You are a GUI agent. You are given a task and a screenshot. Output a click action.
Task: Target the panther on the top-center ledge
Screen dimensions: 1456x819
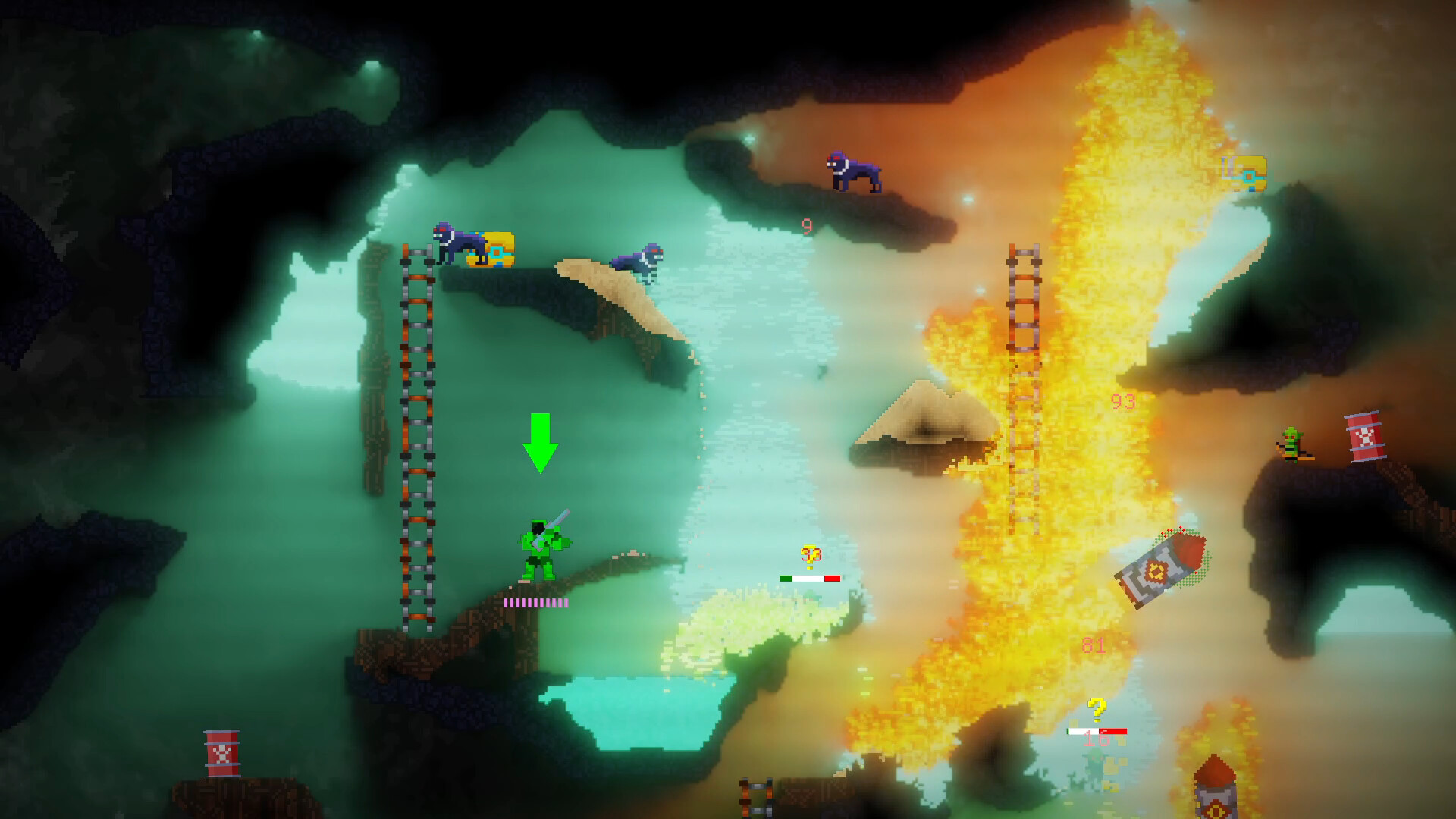click(853, 171)
